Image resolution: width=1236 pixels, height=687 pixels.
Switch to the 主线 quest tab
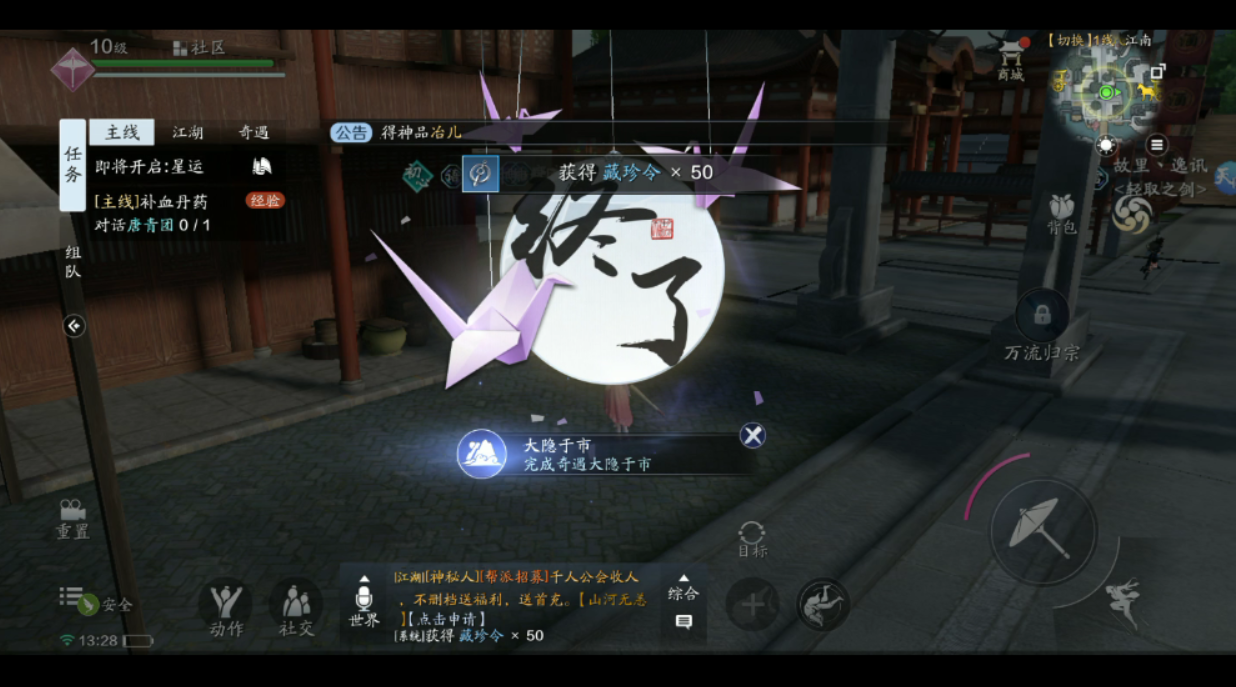[x=122, y=132]
